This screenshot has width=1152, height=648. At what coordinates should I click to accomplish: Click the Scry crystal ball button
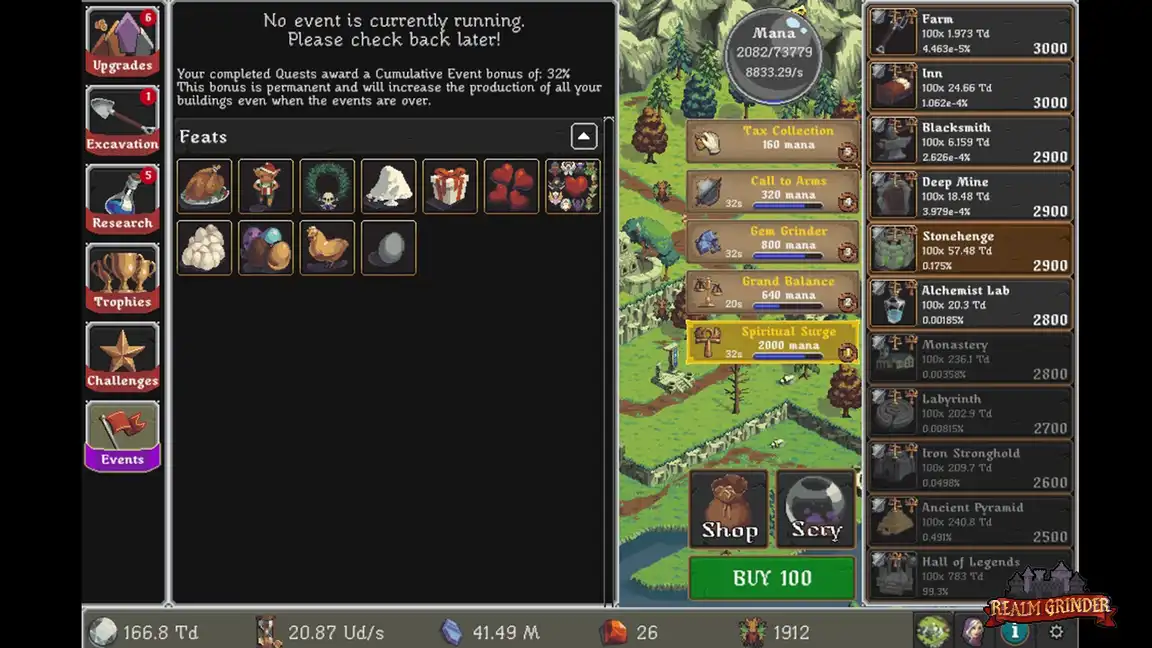[x=816, y=509]
